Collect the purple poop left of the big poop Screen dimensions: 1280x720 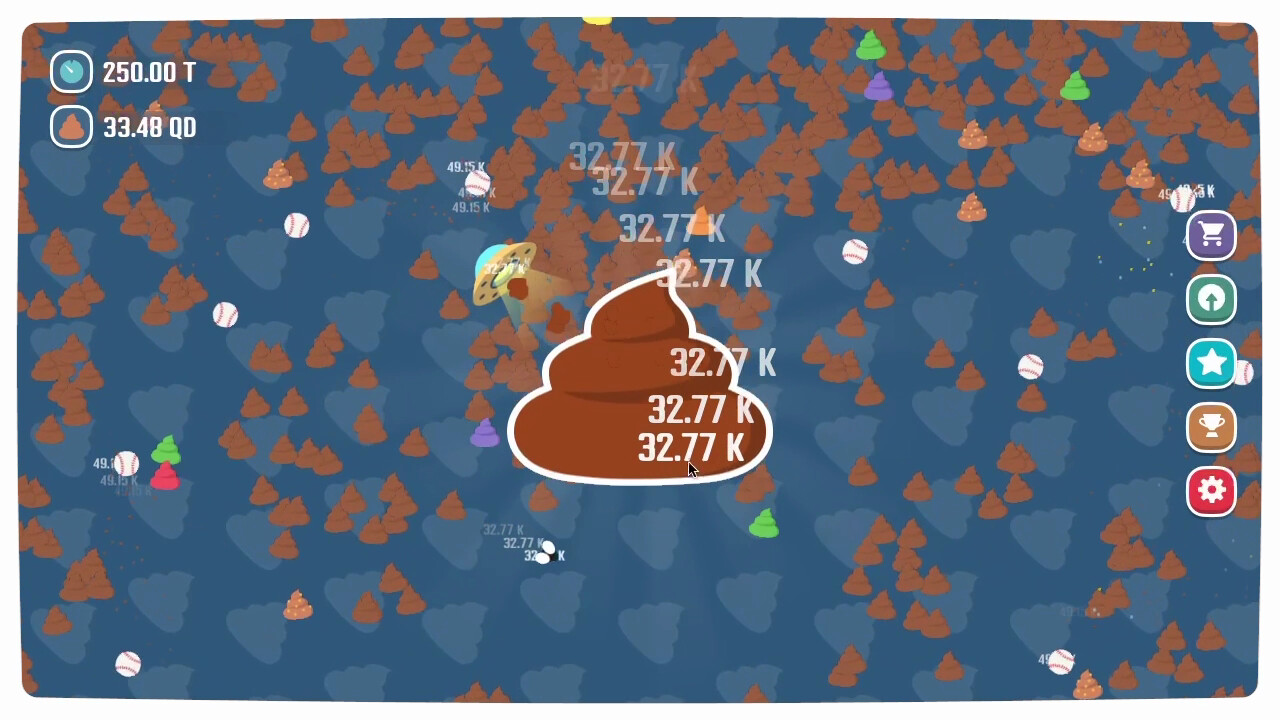pos(484,434)
